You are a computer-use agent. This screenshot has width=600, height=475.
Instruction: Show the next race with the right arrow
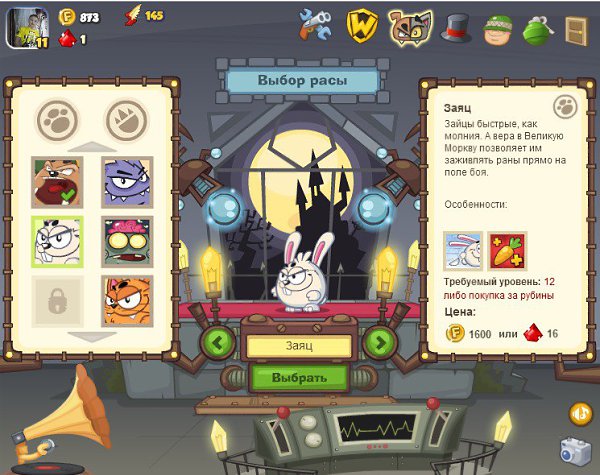(378, 342)
